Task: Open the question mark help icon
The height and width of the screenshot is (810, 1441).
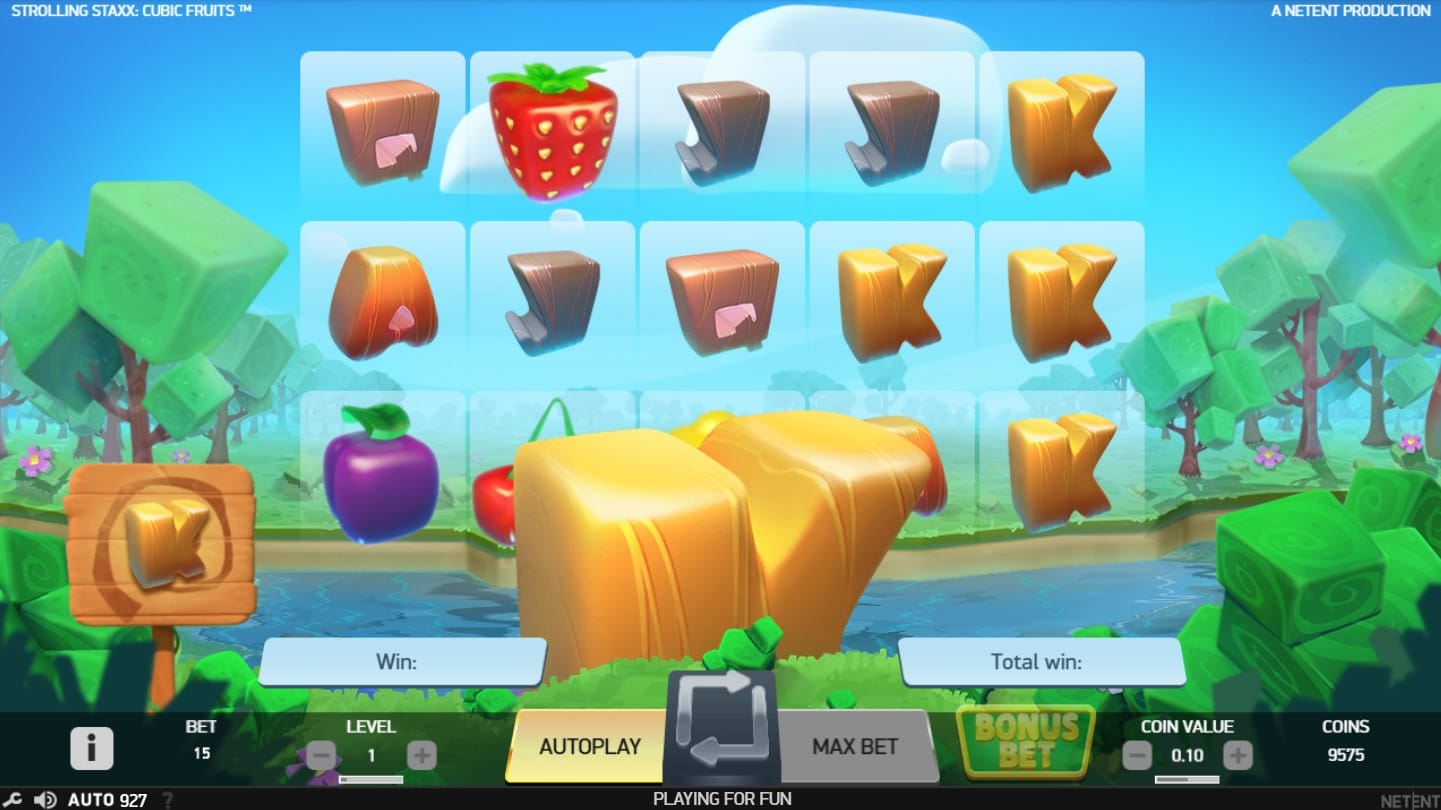Action: point(168,800)
